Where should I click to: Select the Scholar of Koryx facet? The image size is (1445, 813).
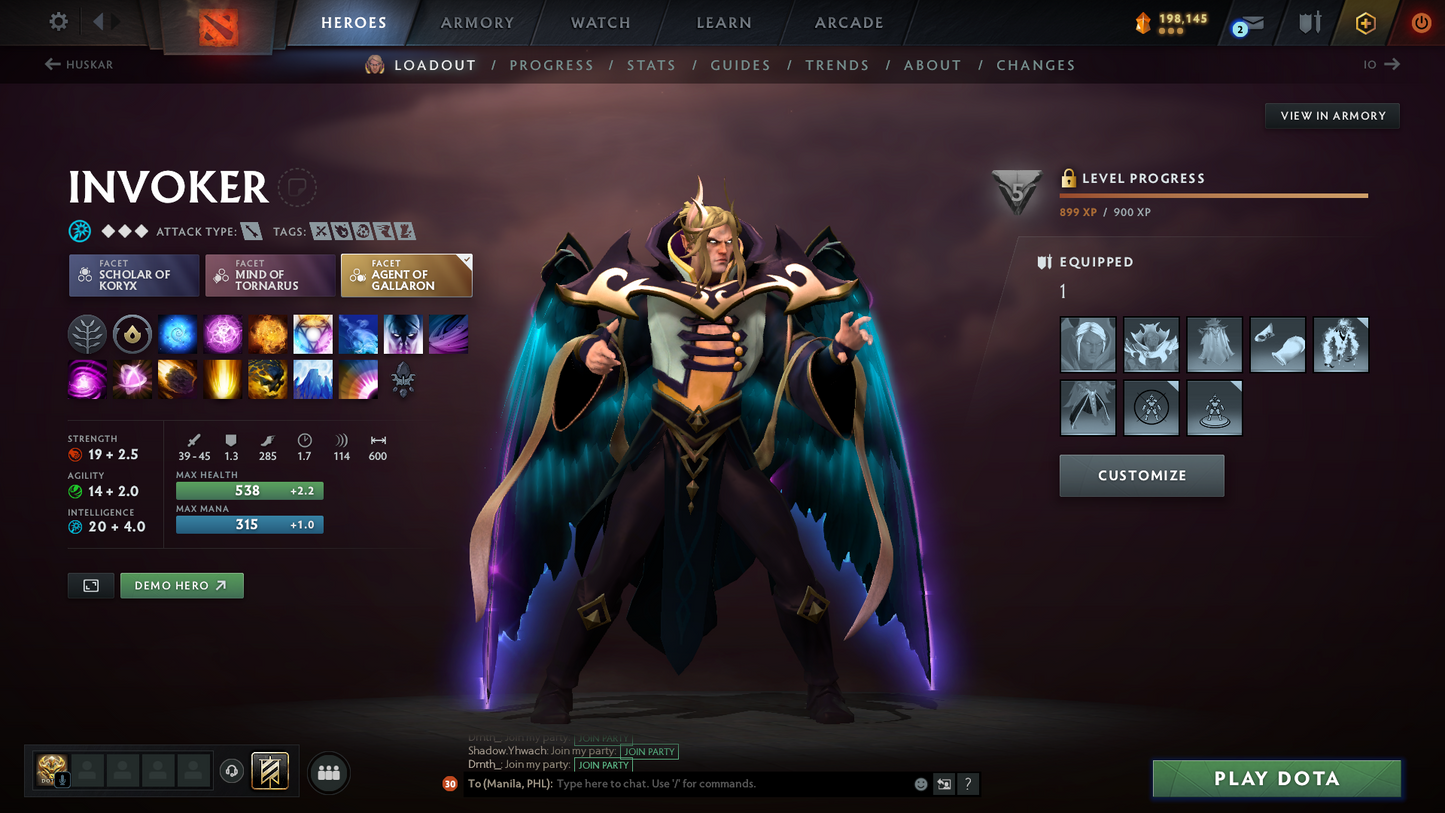[134, 275]
